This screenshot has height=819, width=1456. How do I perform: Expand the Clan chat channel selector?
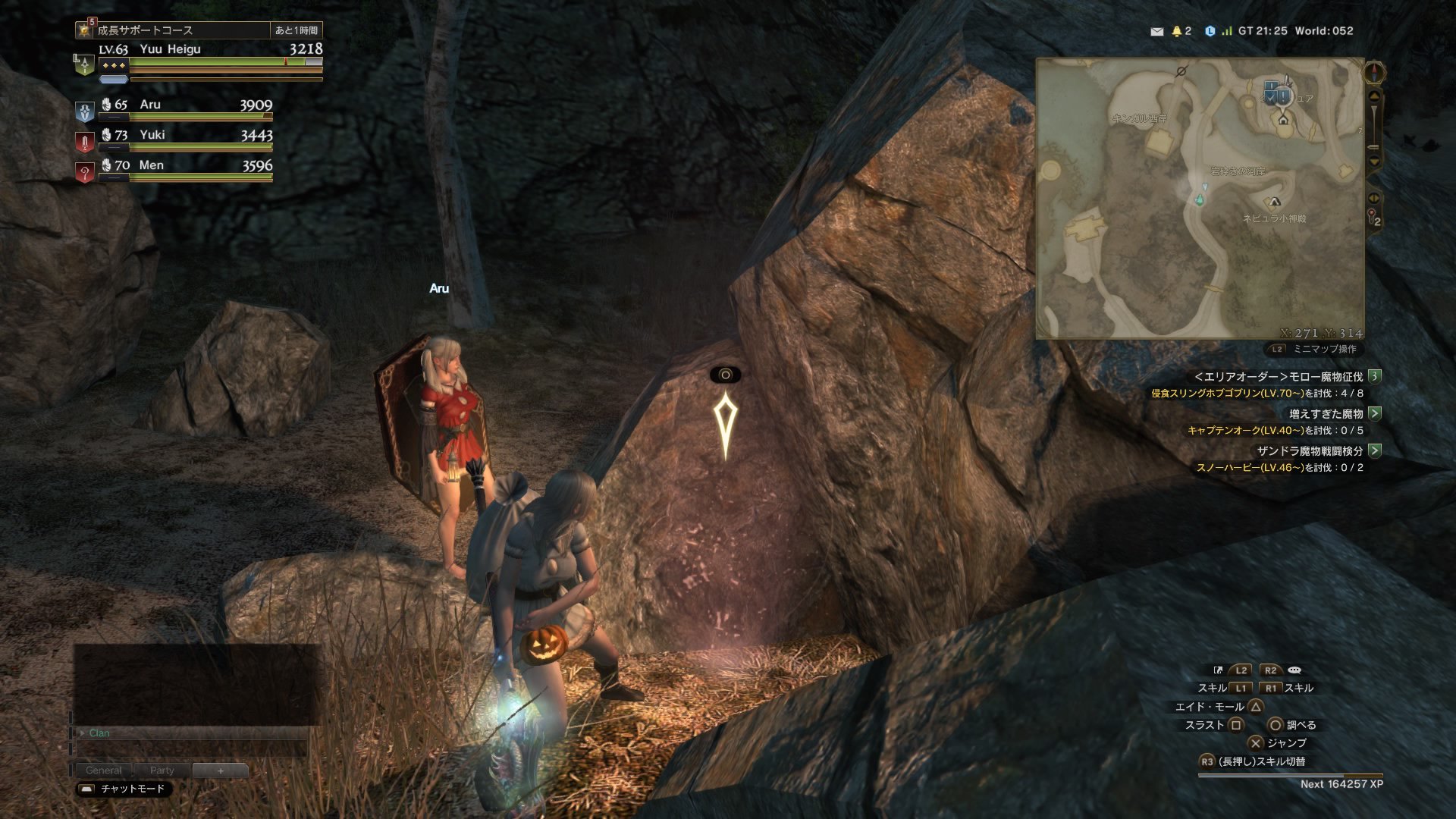click(82, 733)
